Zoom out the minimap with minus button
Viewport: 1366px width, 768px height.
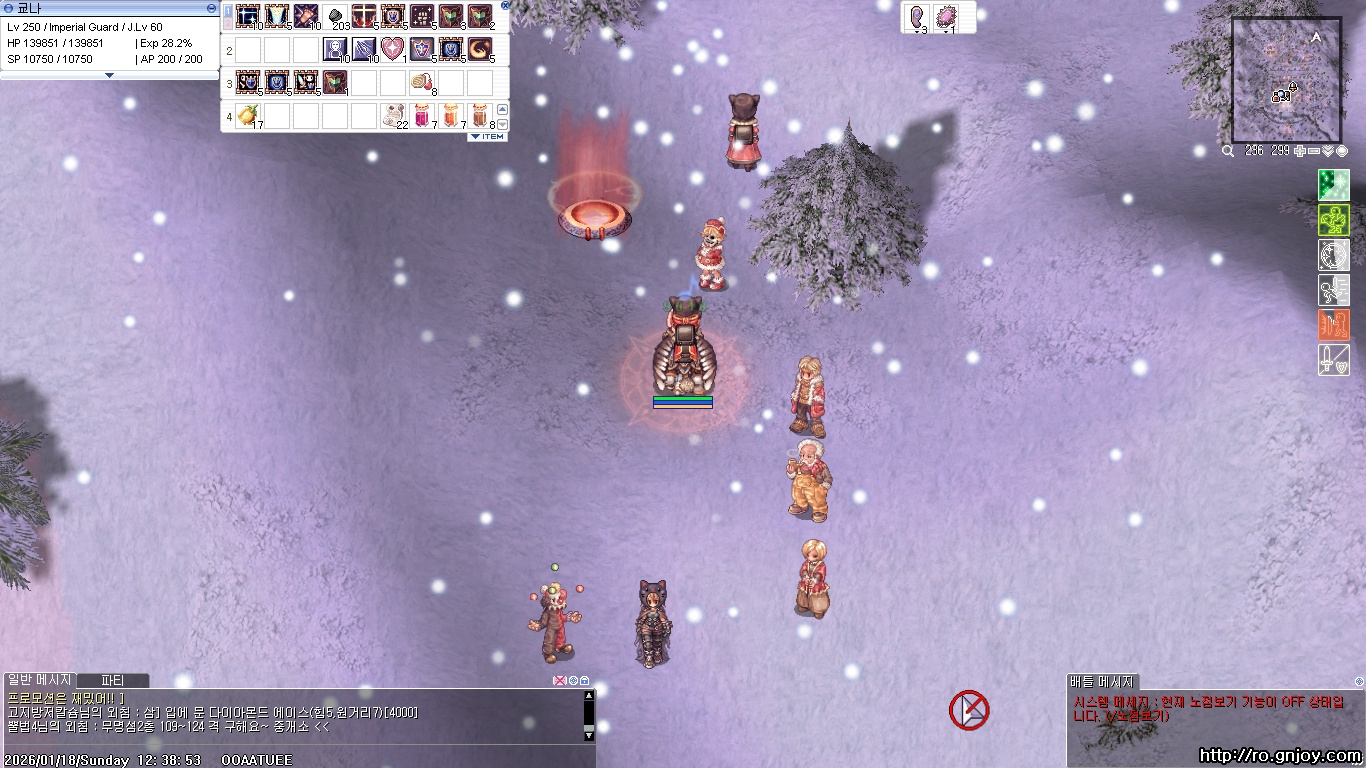pyautogui.click(x=1314, y=151)
